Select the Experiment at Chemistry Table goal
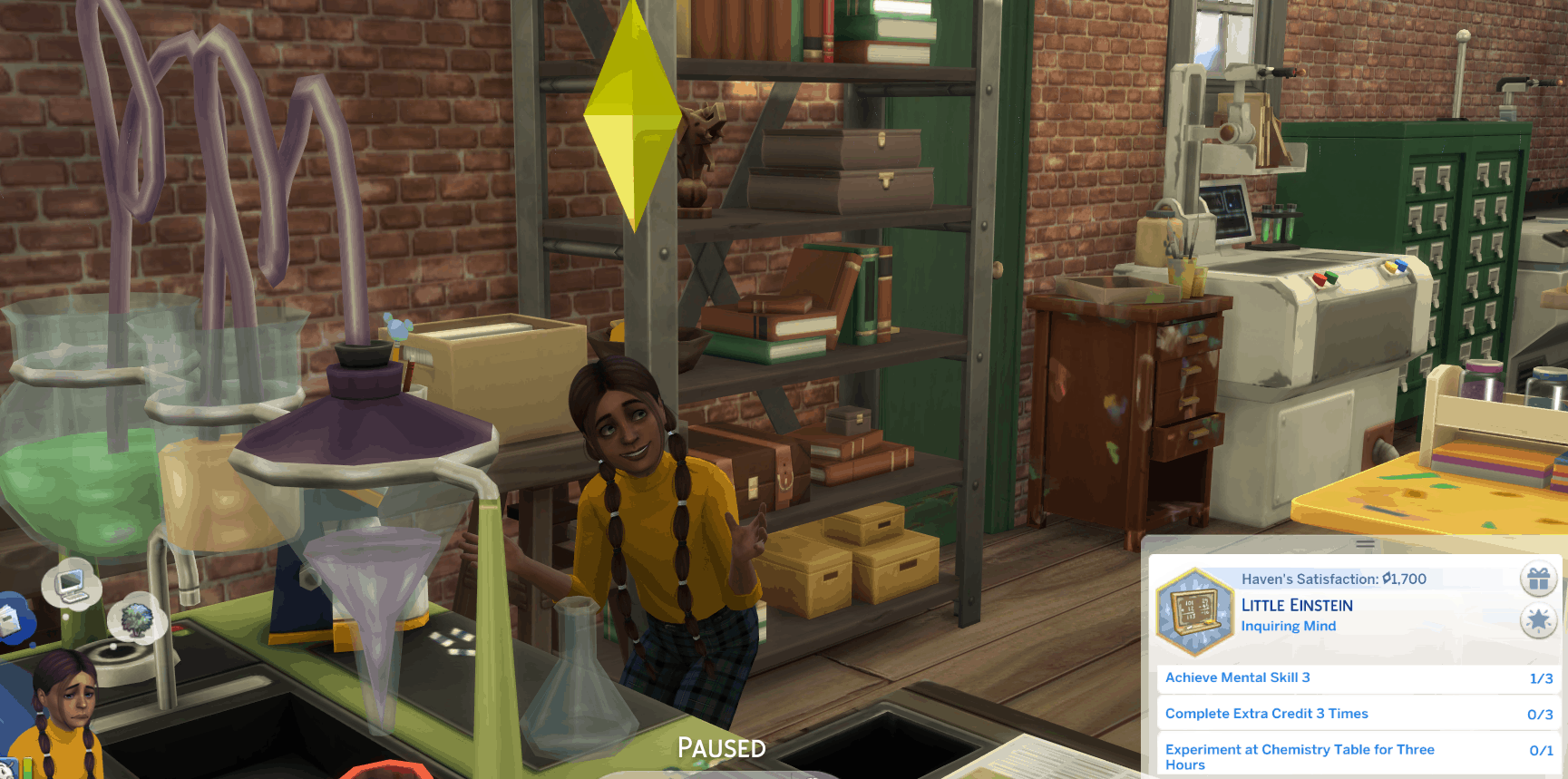Viewport: 1568px width, 779px height. (1358, 756)
